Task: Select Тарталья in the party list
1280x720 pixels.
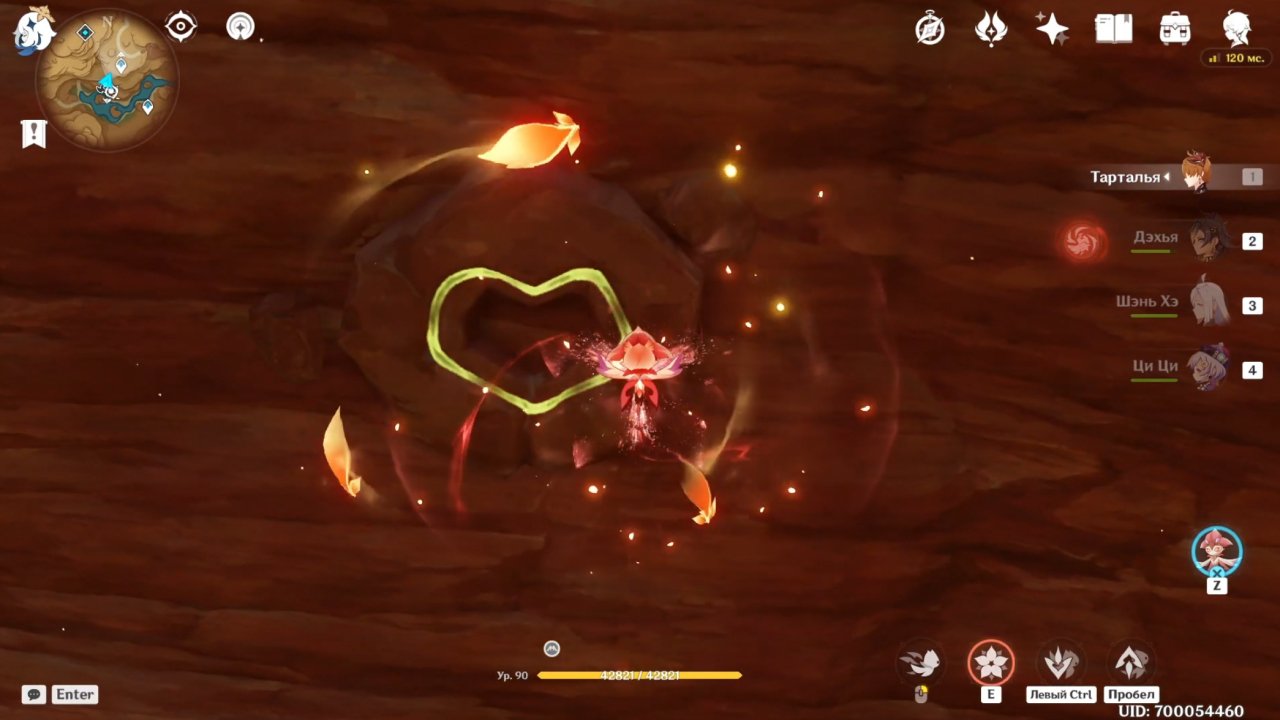Action: tap(1197, 177)
